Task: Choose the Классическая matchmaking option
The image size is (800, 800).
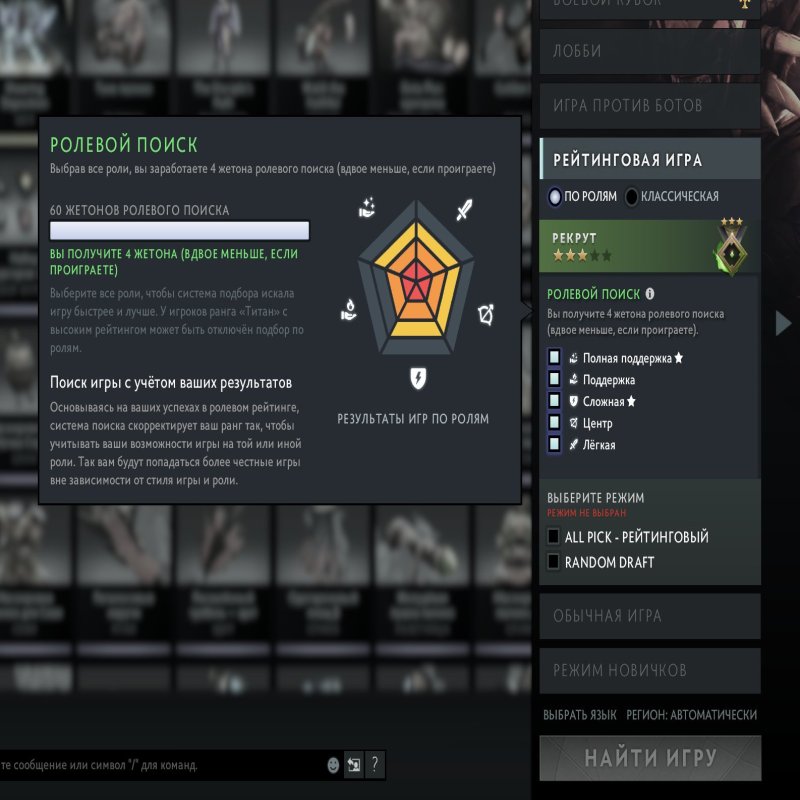Action: 632,197
